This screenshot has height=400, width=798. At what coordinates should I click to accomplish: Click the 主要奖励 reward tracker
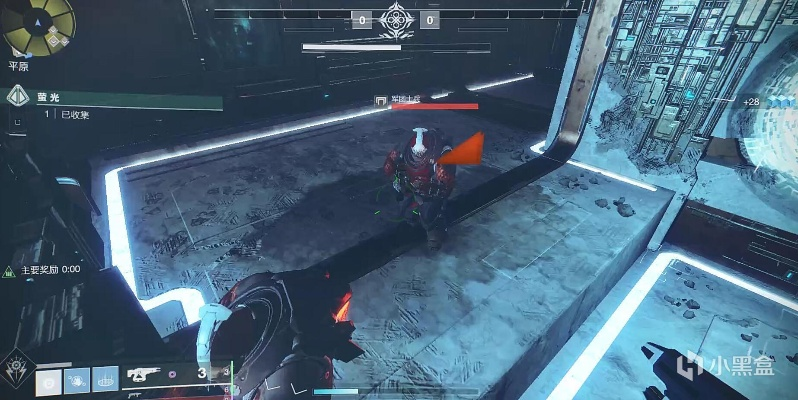44,269
